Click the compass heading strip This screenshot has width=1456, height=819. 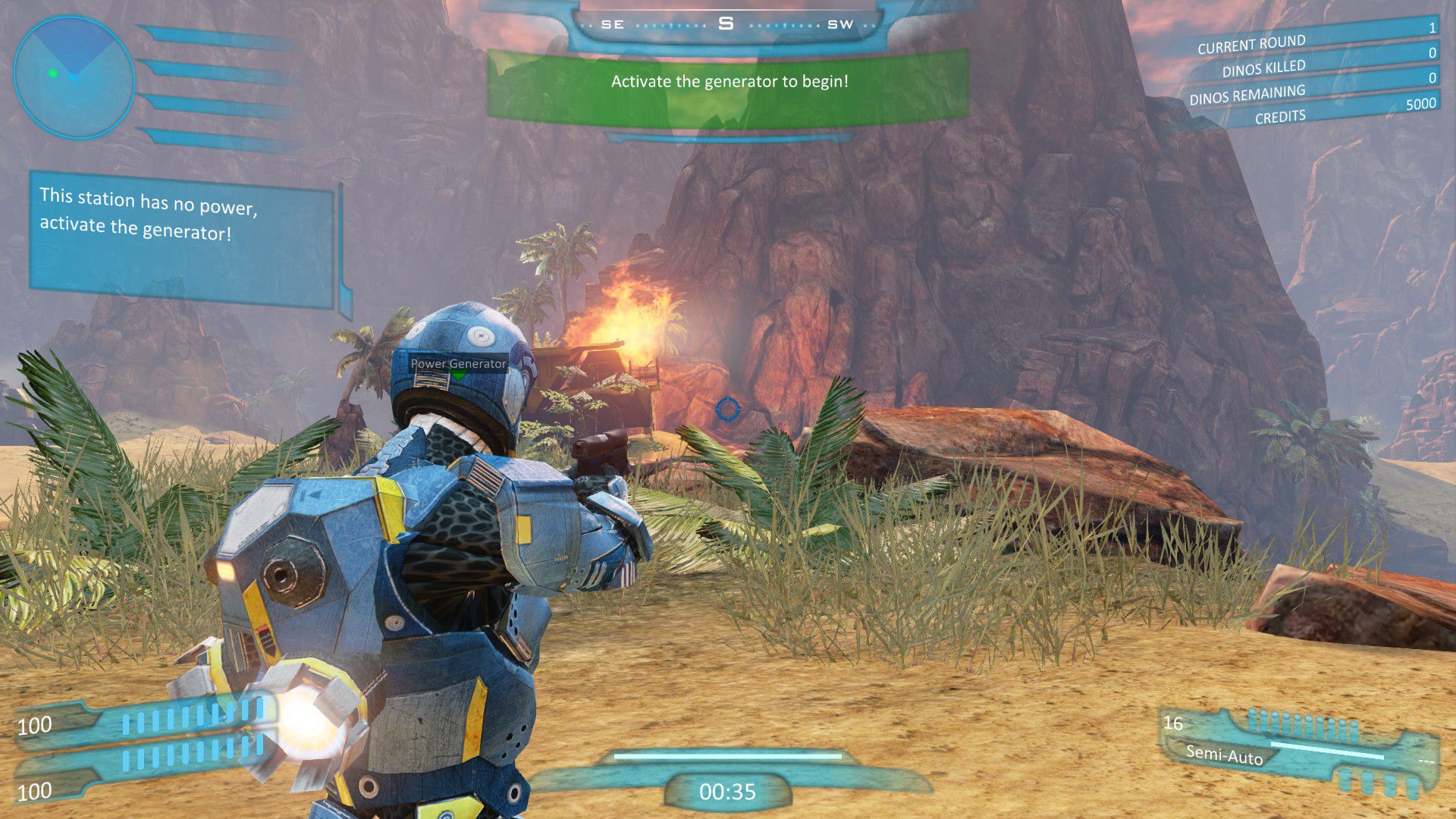pyautogui.click(x=726, y=24)
